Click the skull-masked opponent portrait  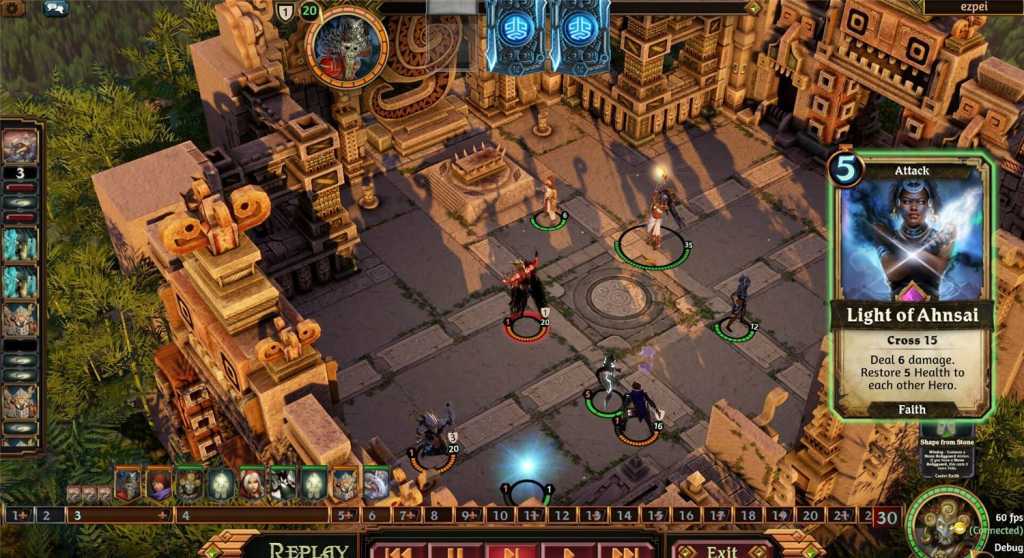(x=347, y=46)
